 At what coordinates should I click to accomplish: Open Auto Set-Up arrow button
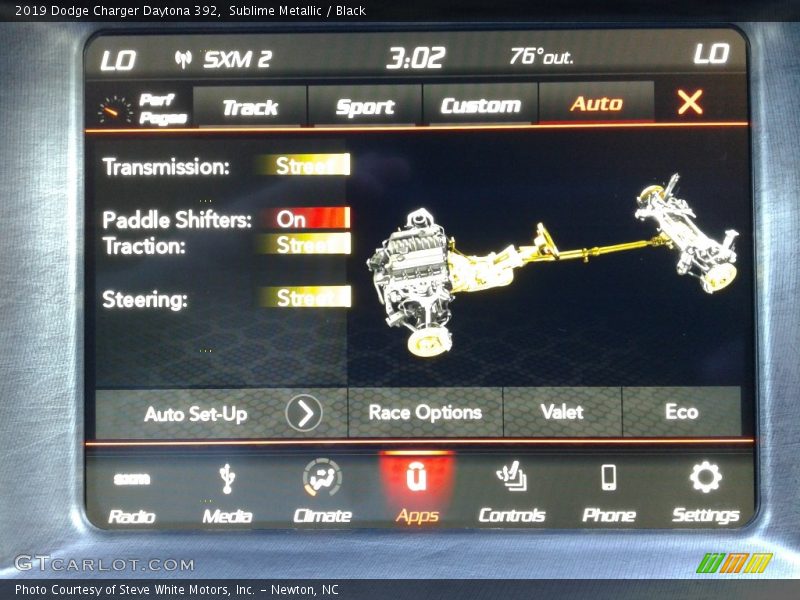point(304,413)
